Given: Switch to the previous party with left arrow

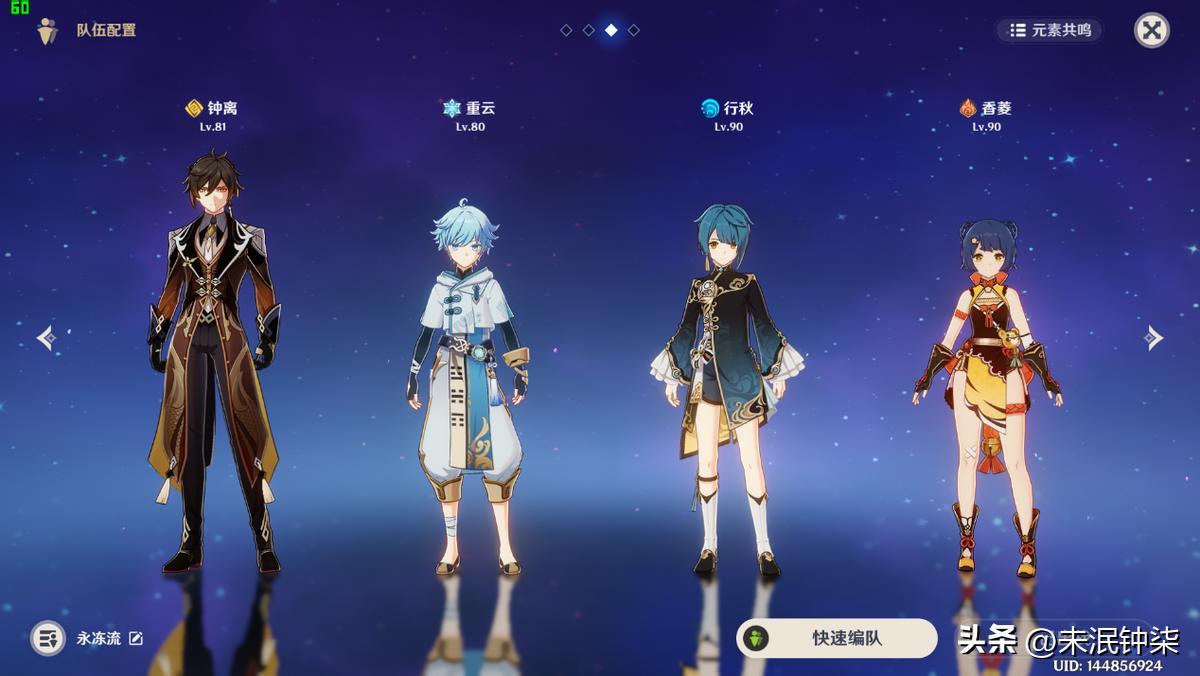Looking at the screenshot, I should coord(46,338).
